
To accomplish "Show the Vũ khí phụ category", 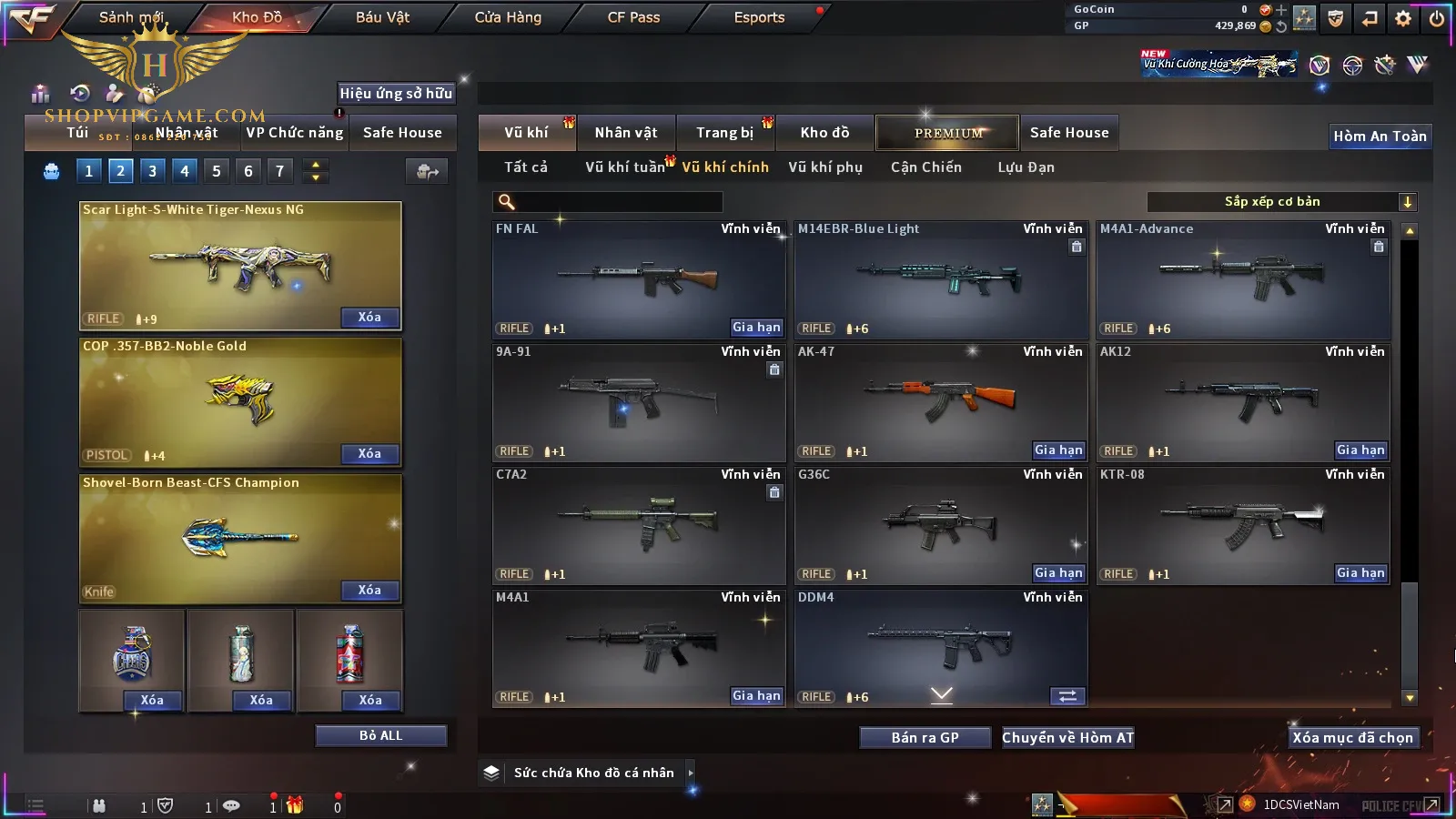I will click(x=825, y=167).
